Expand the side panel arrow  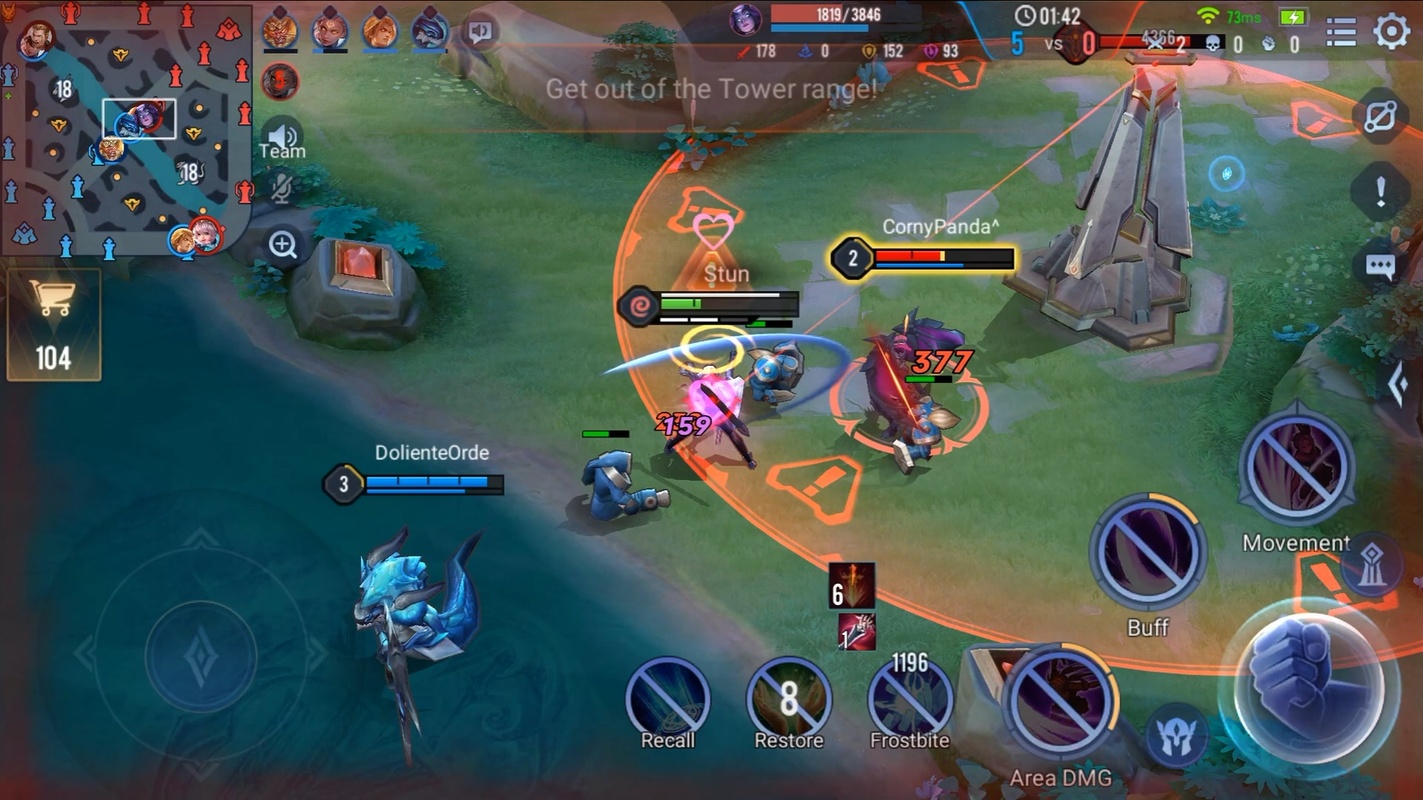1399,385
